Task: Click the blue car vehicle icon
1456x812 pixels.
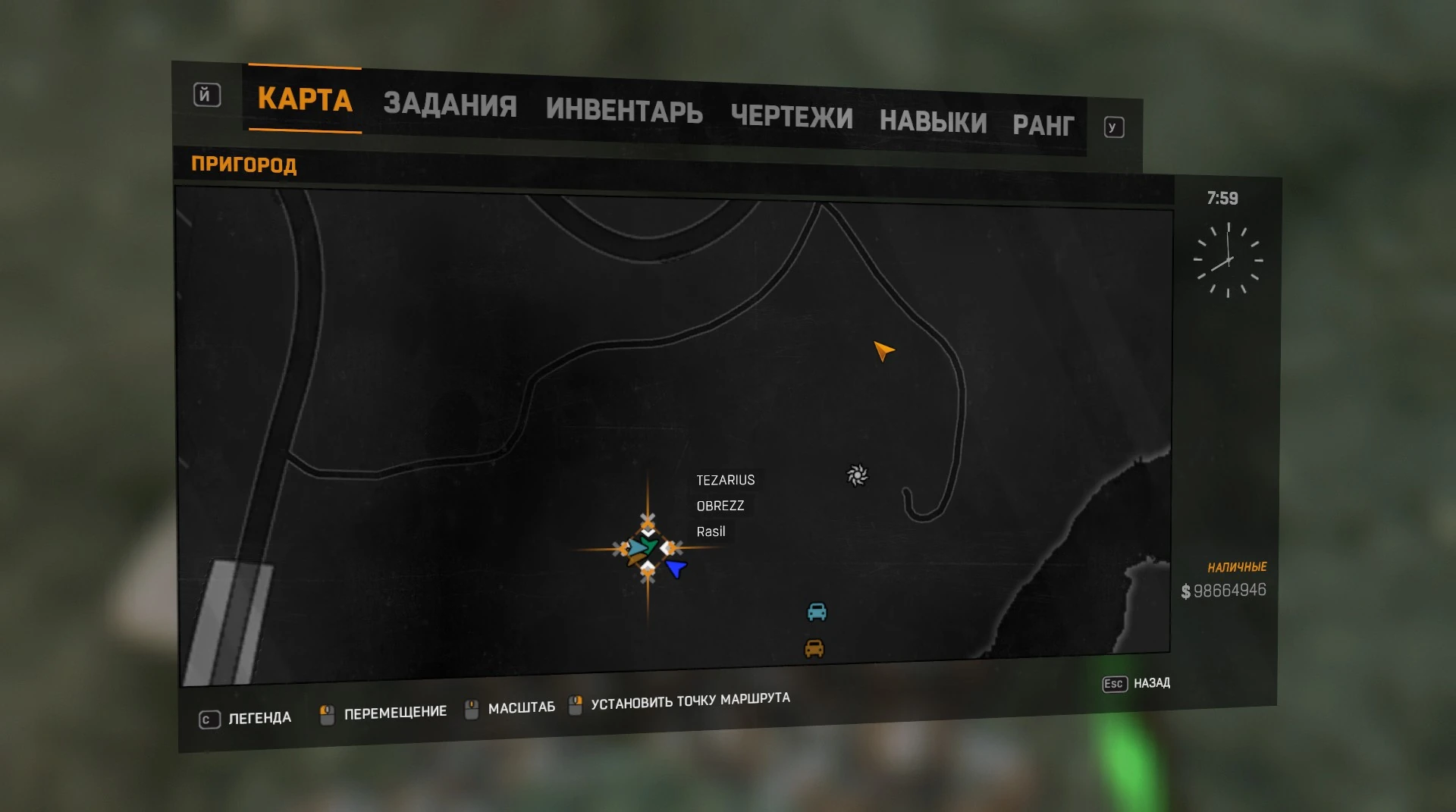Action: coord(817,612)
